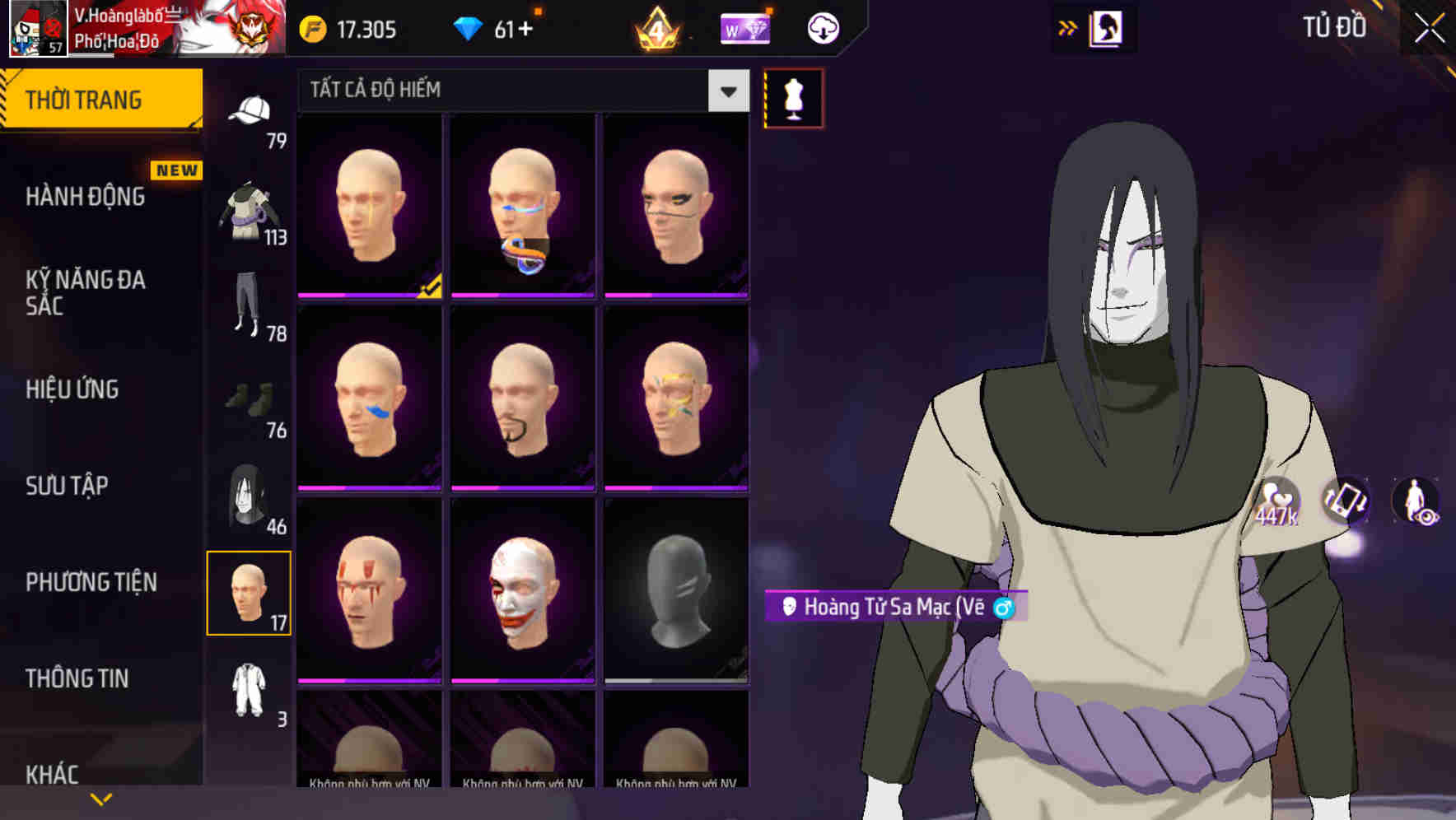The width and height of the screenshot is (1456, 820).
Task: Toggle the W weekly membership badge
Action: coord(745,27)
